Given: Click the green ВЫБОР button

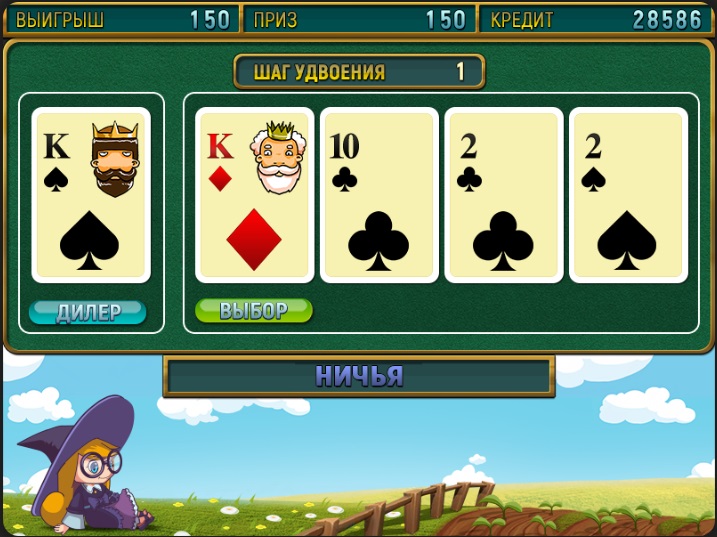Looking at the screenshot, I should coord(253,311).
